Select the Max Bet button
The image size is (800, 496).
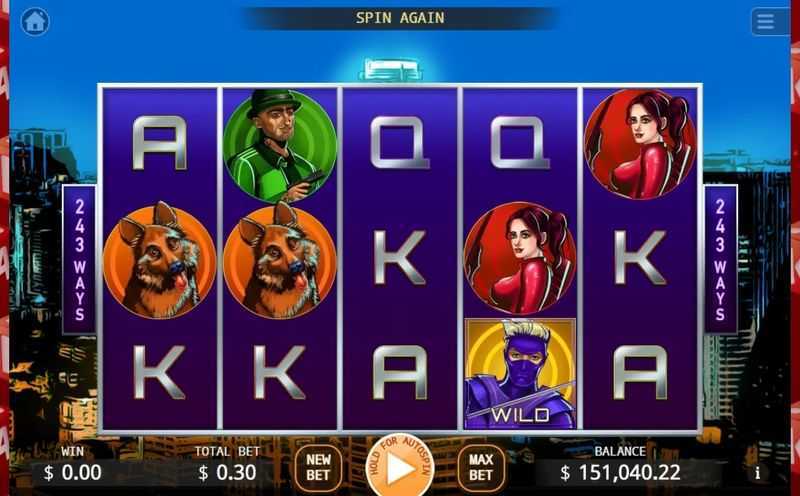click(481, 466)
